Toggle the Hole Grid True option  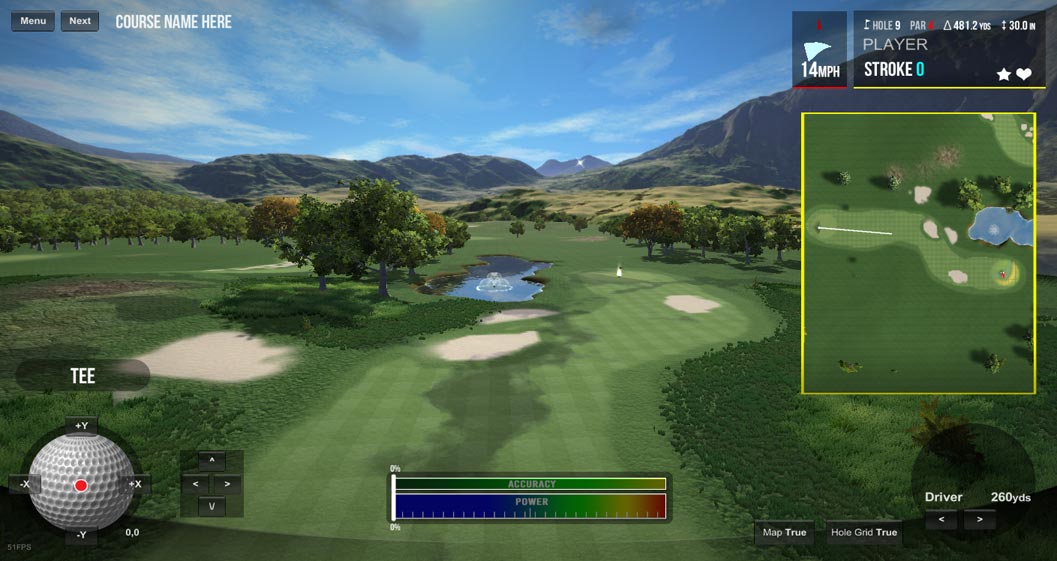[864, 532]
